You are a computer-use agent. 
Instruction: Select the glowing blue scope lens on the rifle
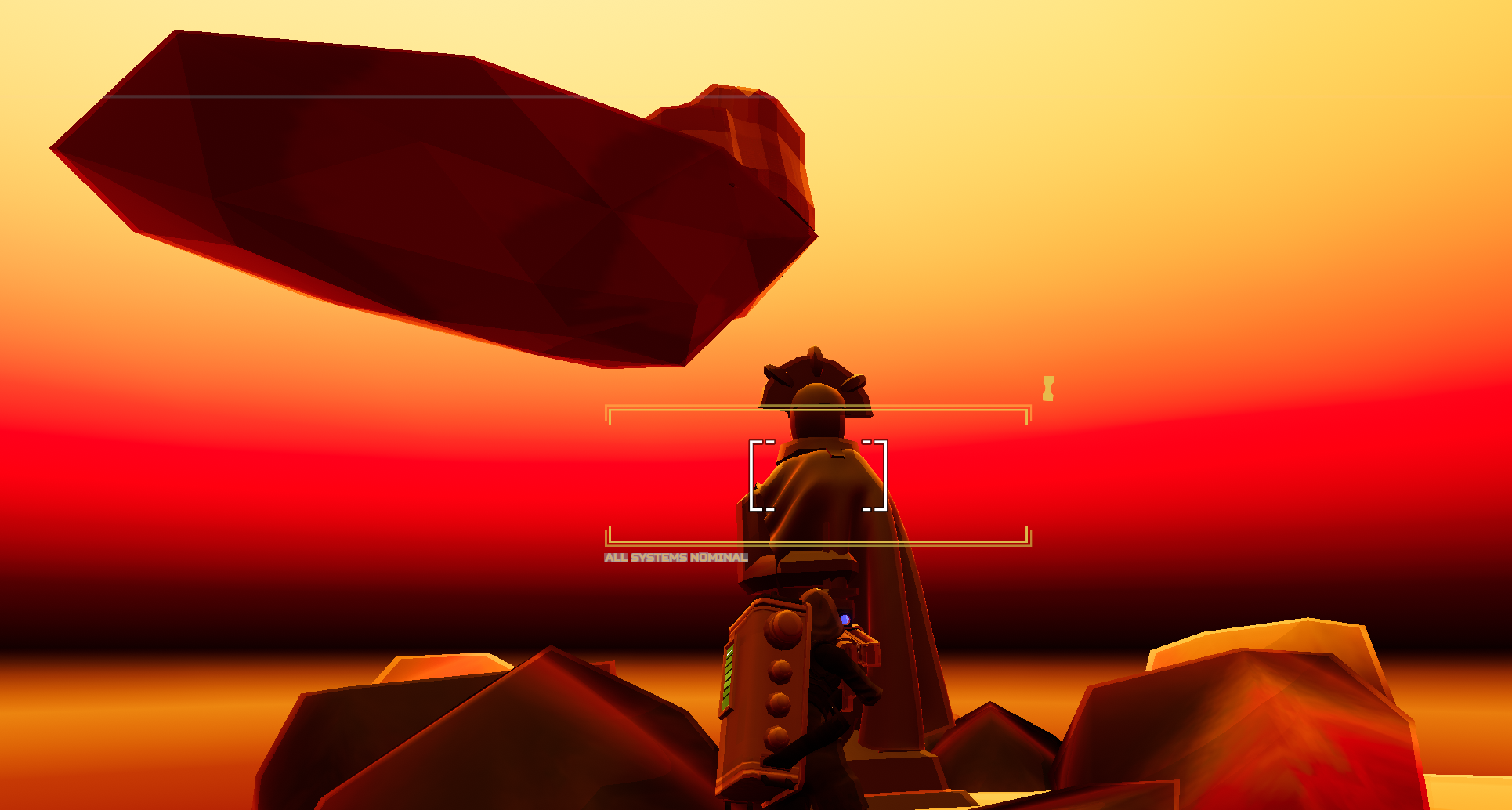(x=845, y=618)
